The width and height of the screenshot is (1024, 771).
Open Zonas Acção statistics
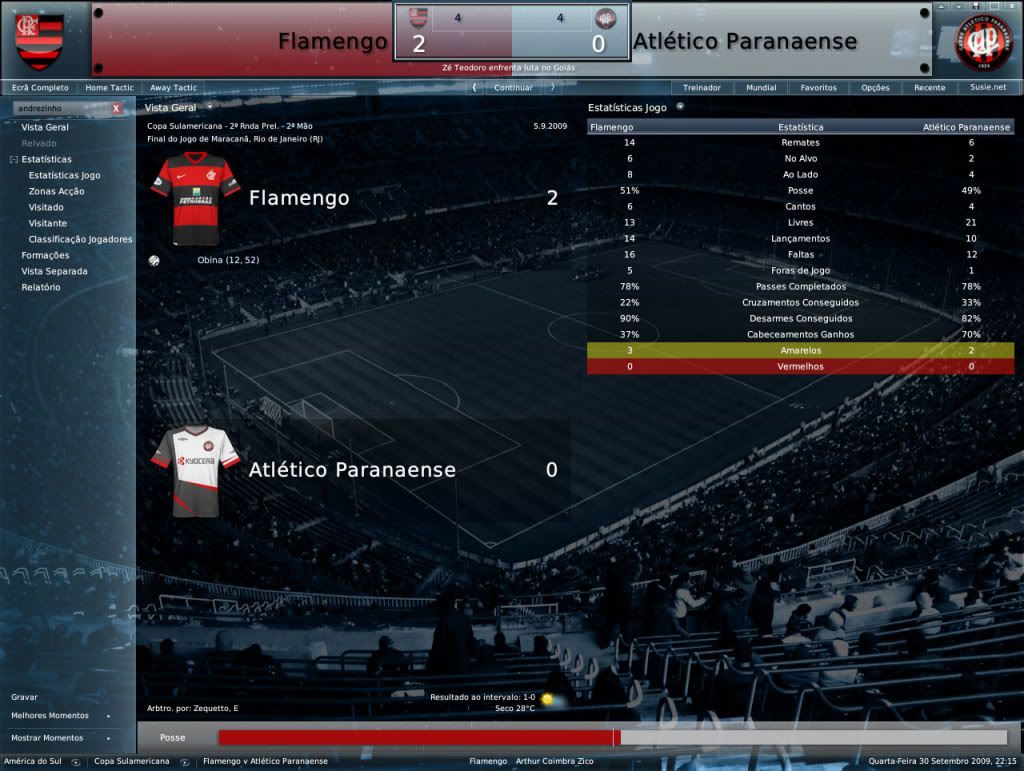click(56, 191)
